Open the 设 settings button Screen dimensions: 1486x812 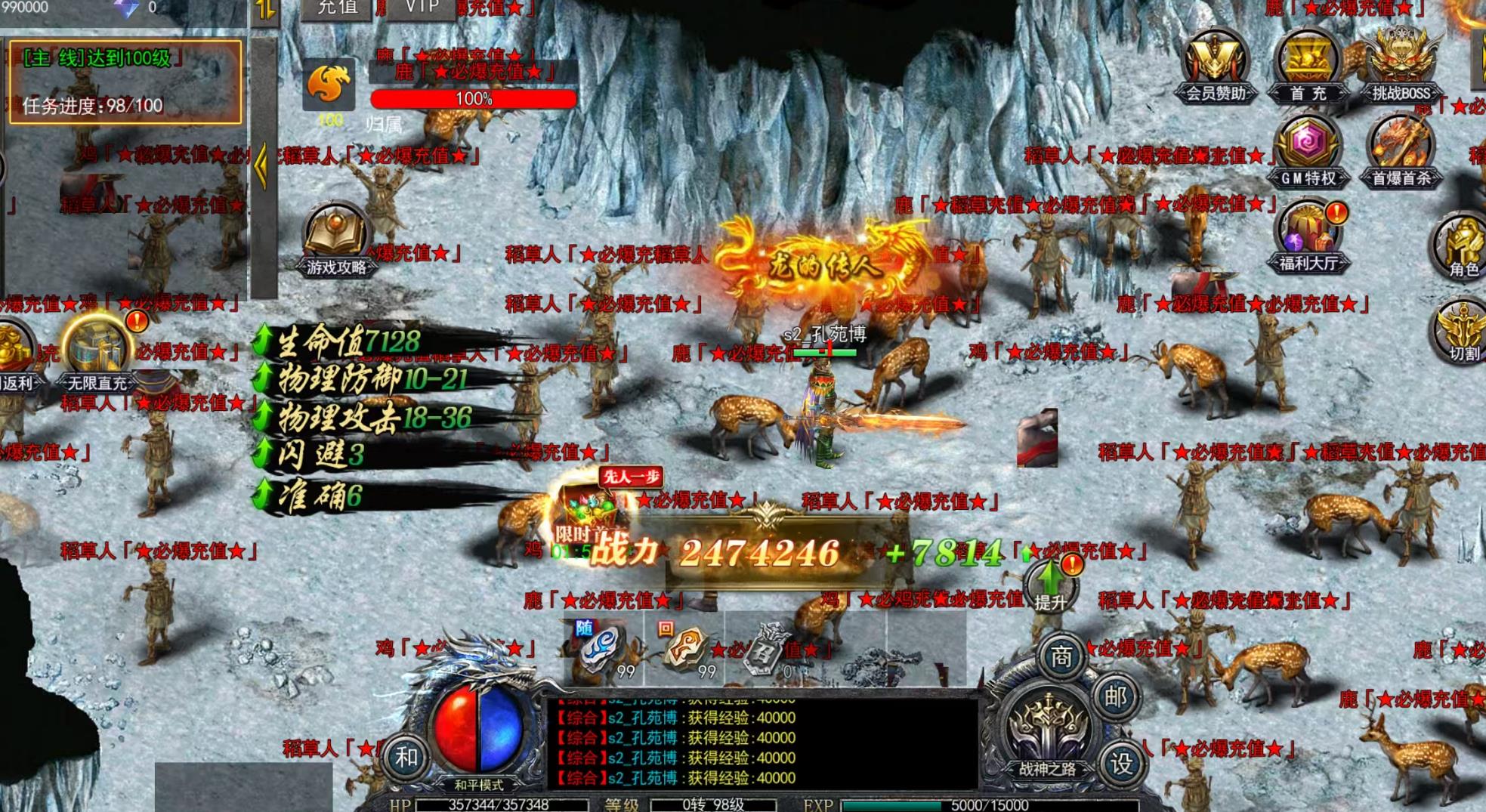click(1121, 764)
